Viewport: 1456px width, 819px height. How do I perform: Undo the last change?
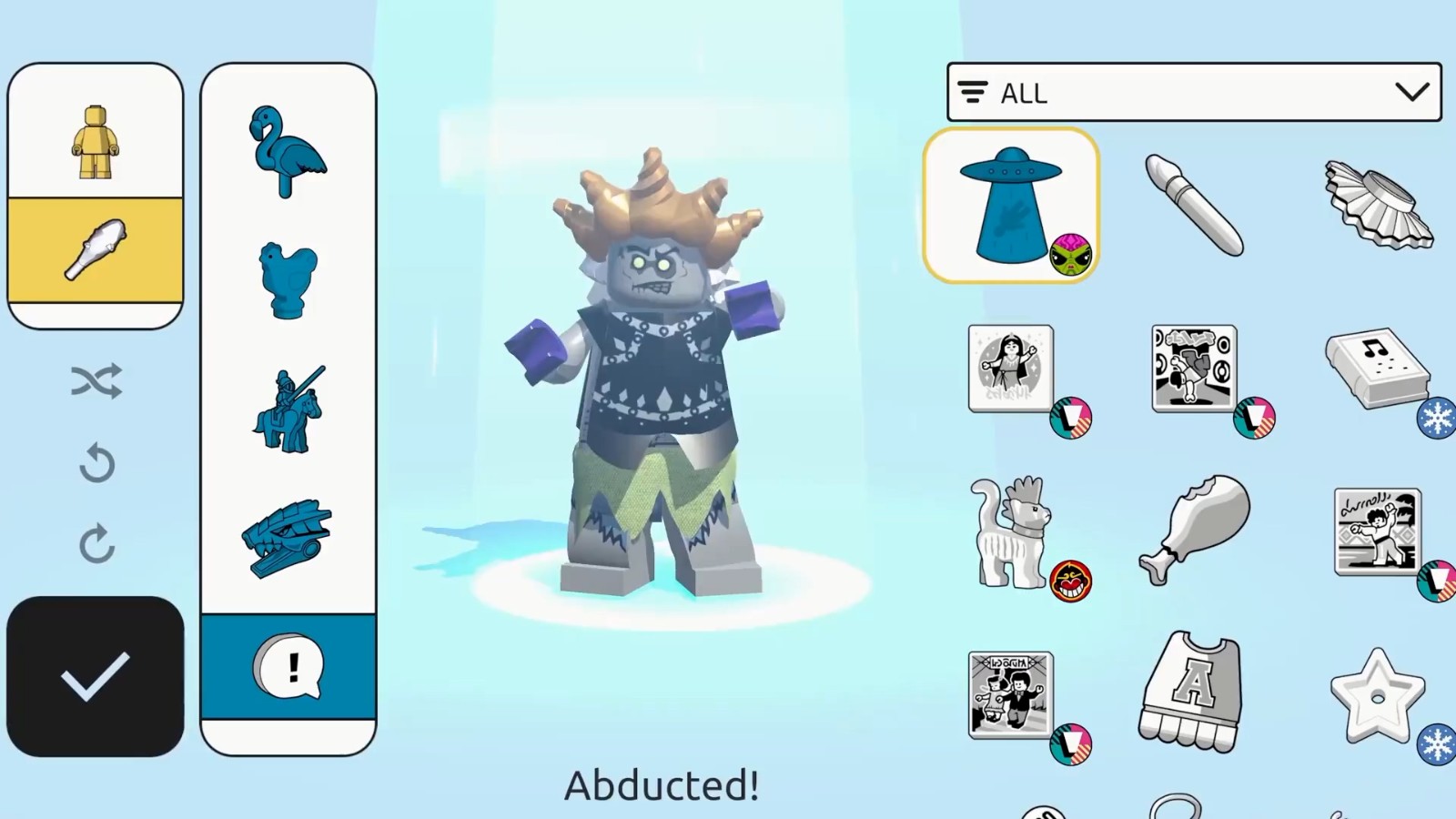click(x=96, y=463)
